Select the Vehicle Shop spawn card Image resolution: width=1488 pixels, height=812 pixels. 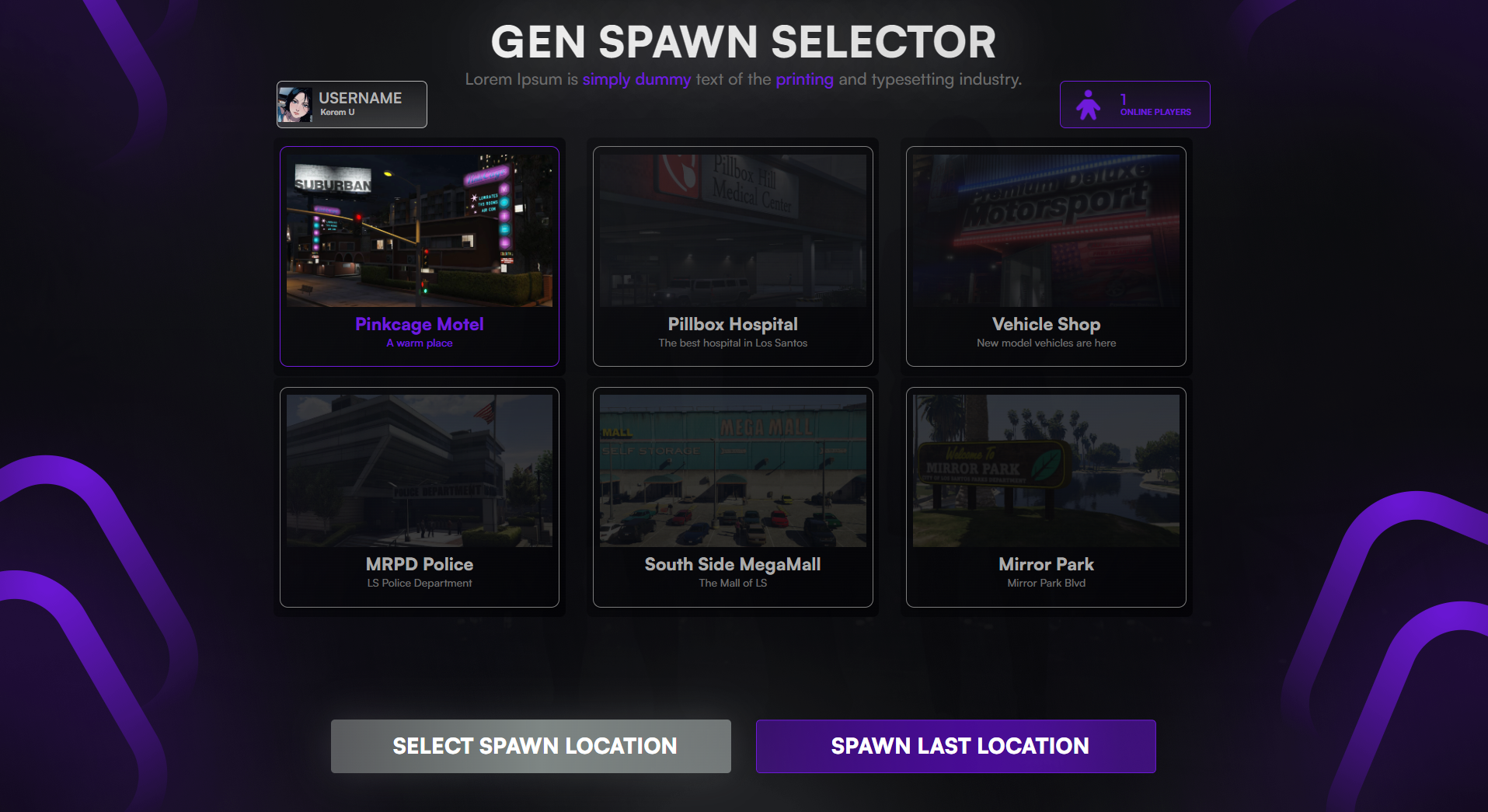tap(1045, 256)
